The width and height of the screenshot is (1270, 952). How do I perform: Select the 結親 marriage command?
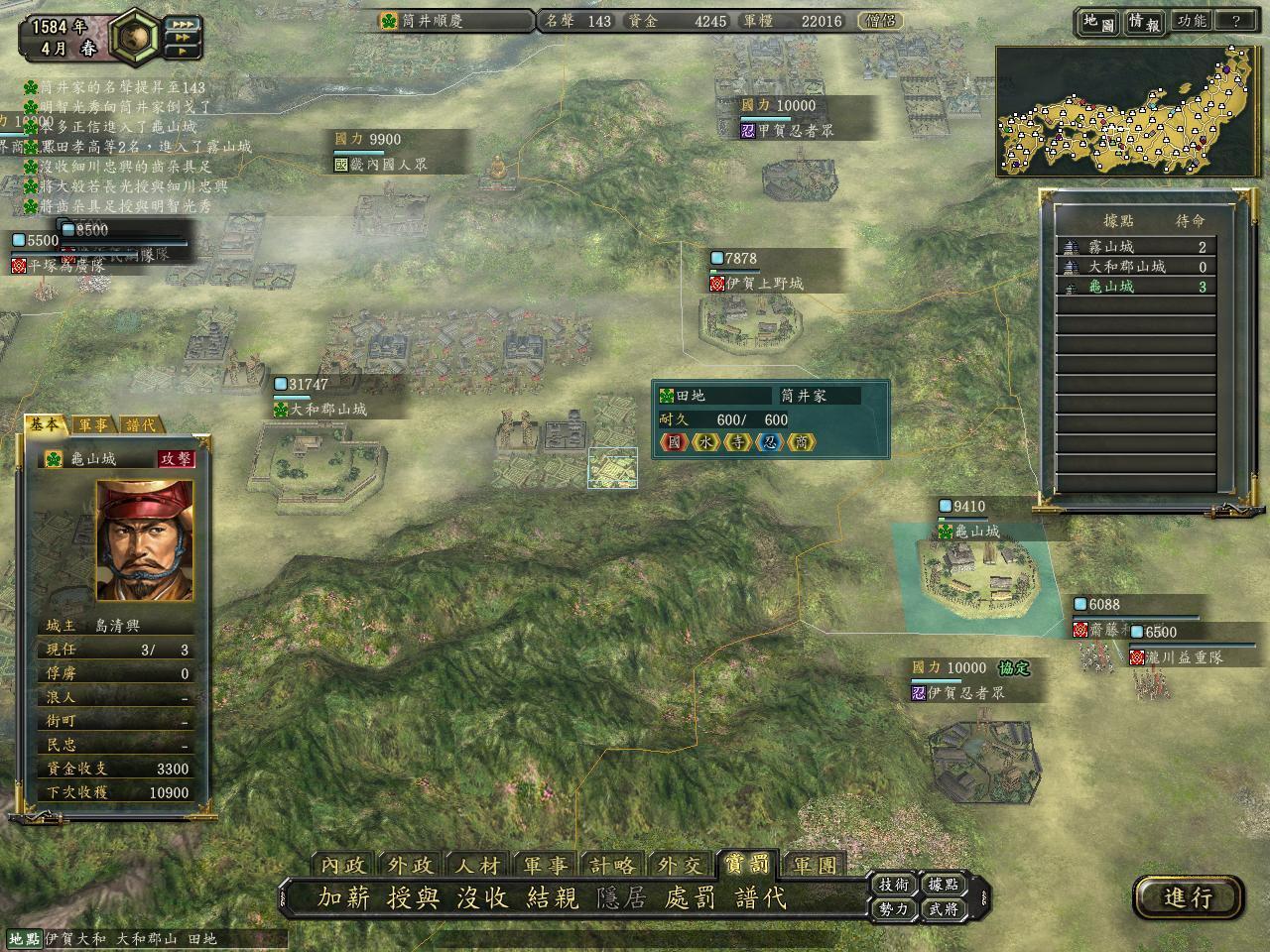click(x=553, y=897)
